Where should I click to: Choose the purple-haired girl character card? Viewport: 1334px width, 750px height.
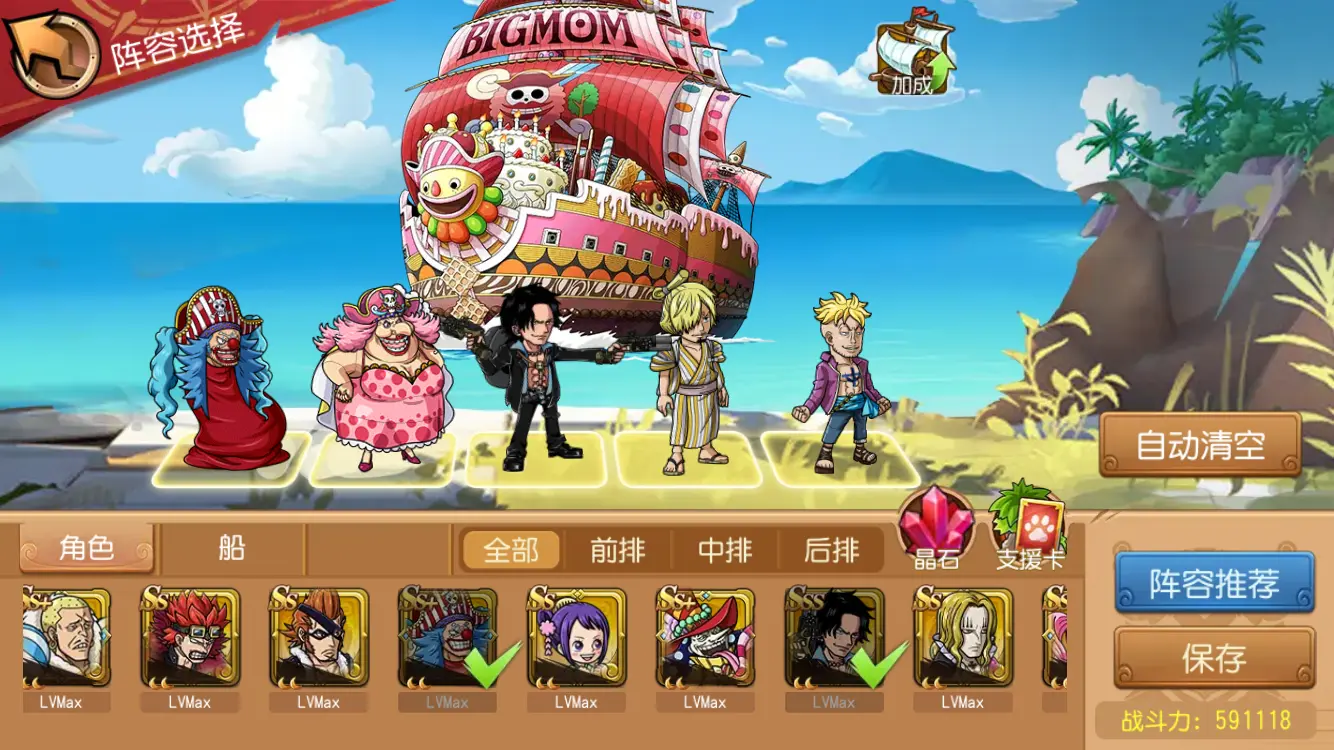tap(577, 637)
